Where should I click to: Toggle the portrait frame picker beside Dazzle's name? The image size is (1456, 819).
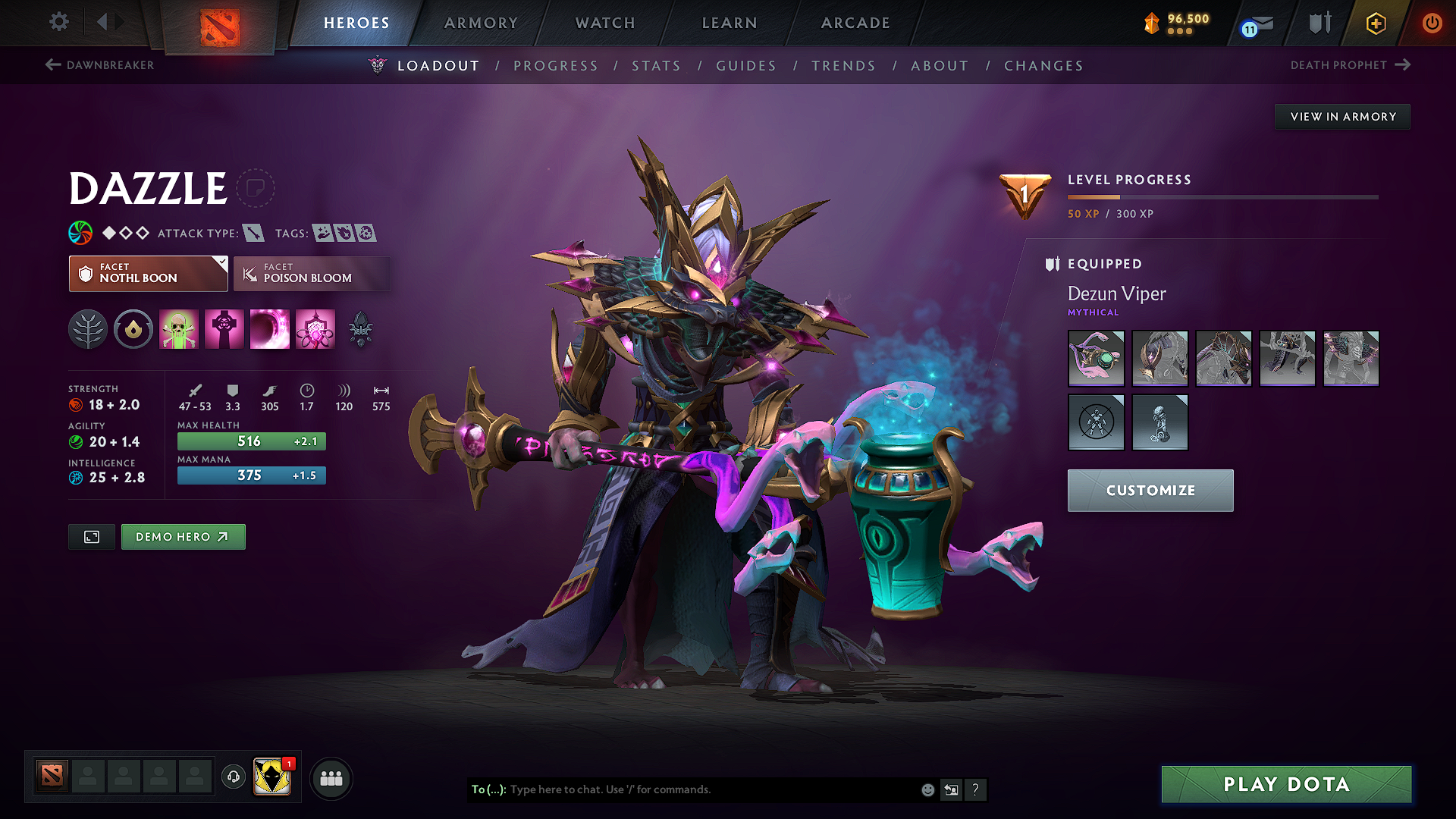click(256, 189)
